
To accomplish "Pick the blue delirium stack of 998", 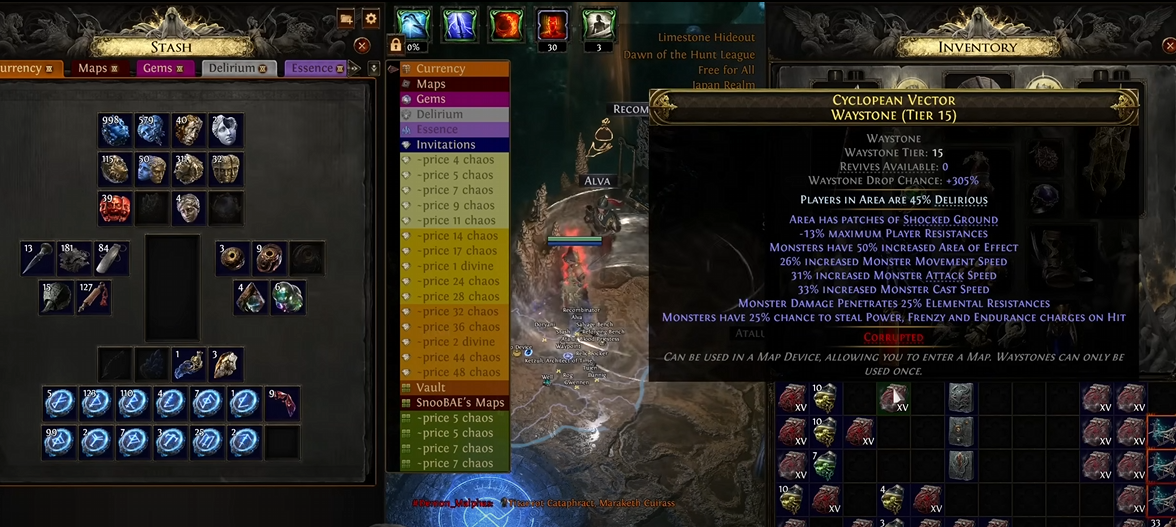I will pos(115,131).
